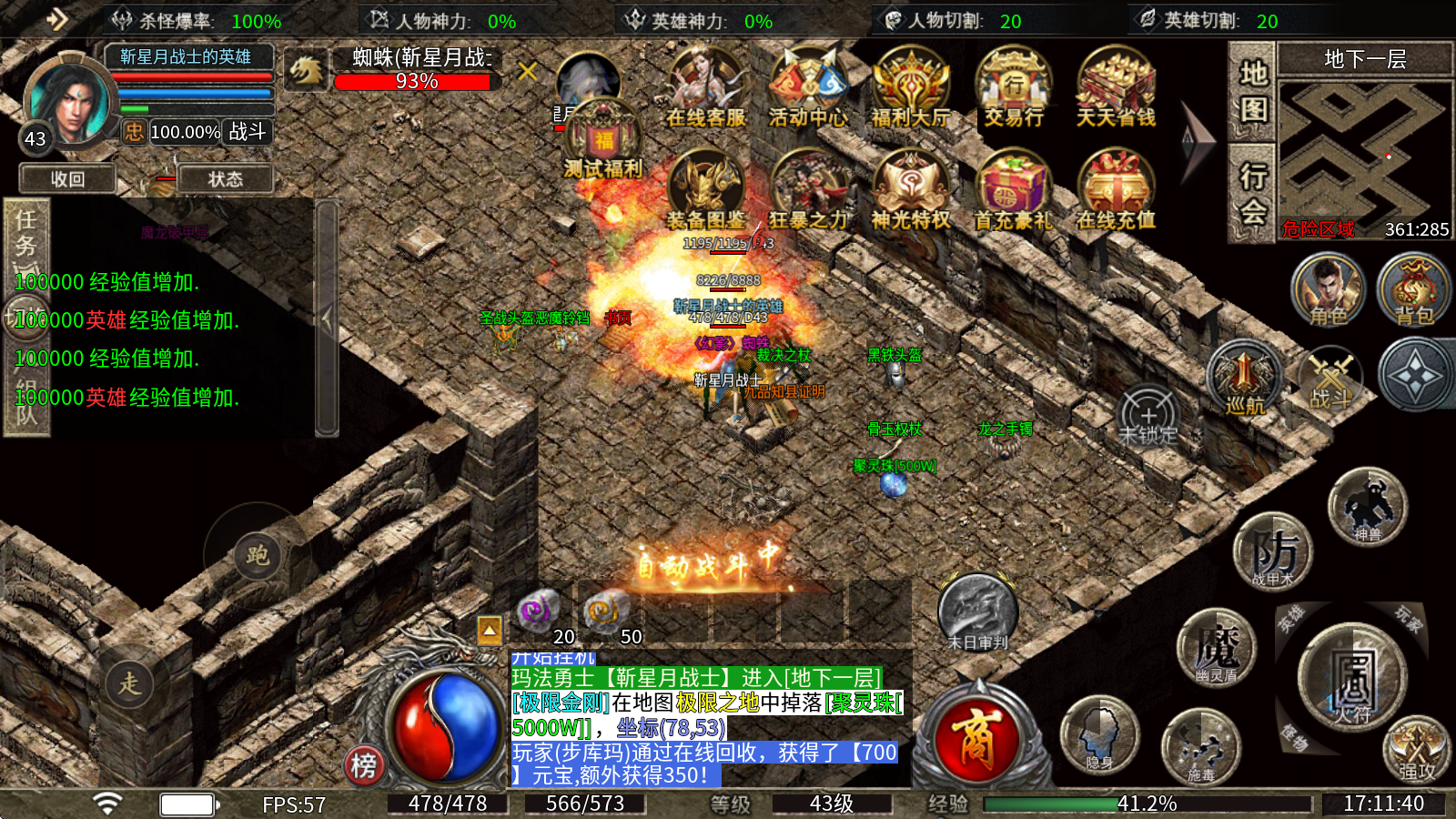
Task: Open the 背包 bag inventory
Action: click(x=1413, y=289)
